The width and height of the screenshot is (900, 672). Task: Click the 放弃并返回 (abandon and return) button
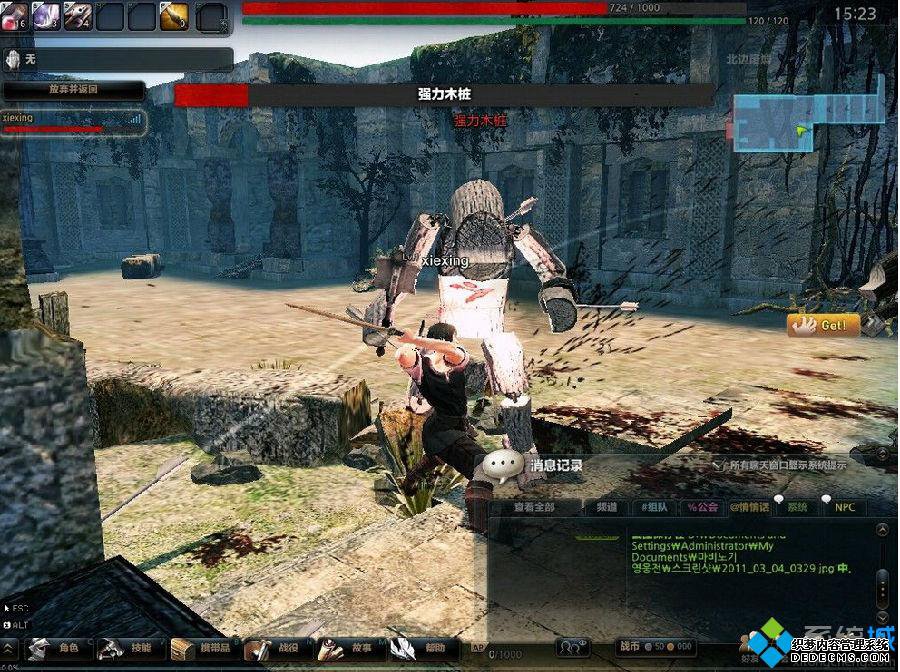73,89
